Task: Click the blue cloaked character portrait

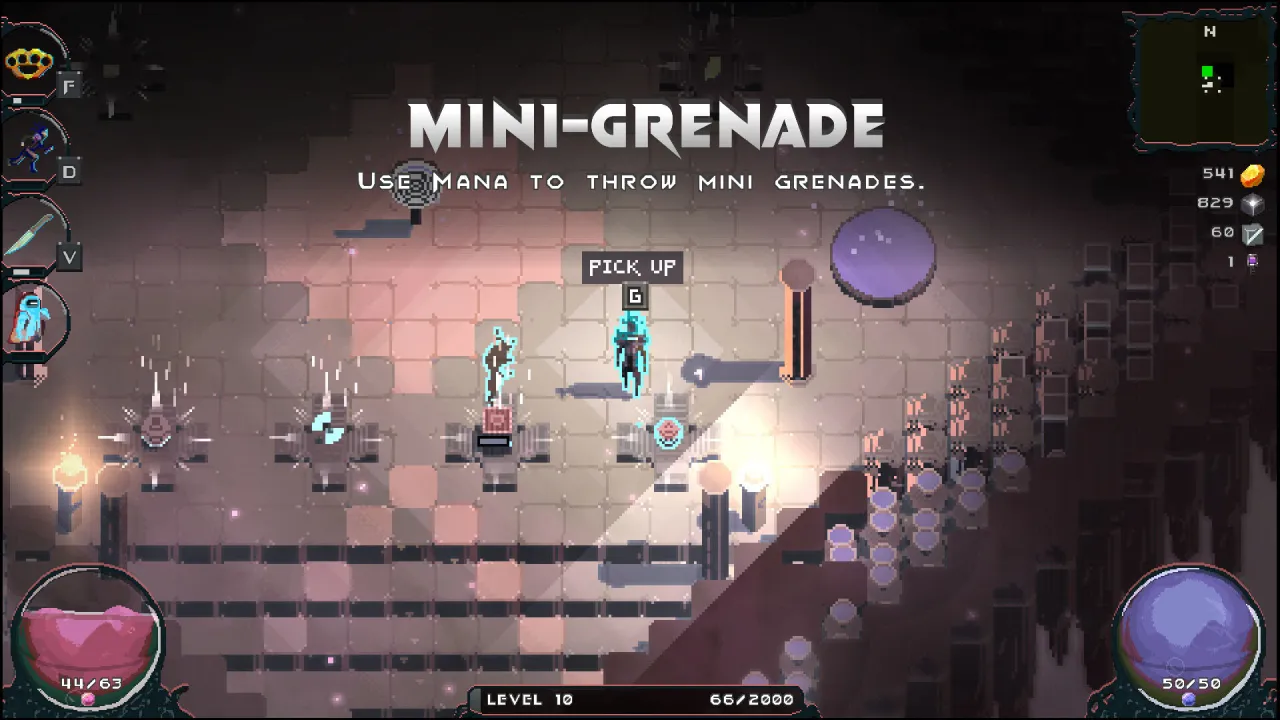Action: [x=30, y=318]
